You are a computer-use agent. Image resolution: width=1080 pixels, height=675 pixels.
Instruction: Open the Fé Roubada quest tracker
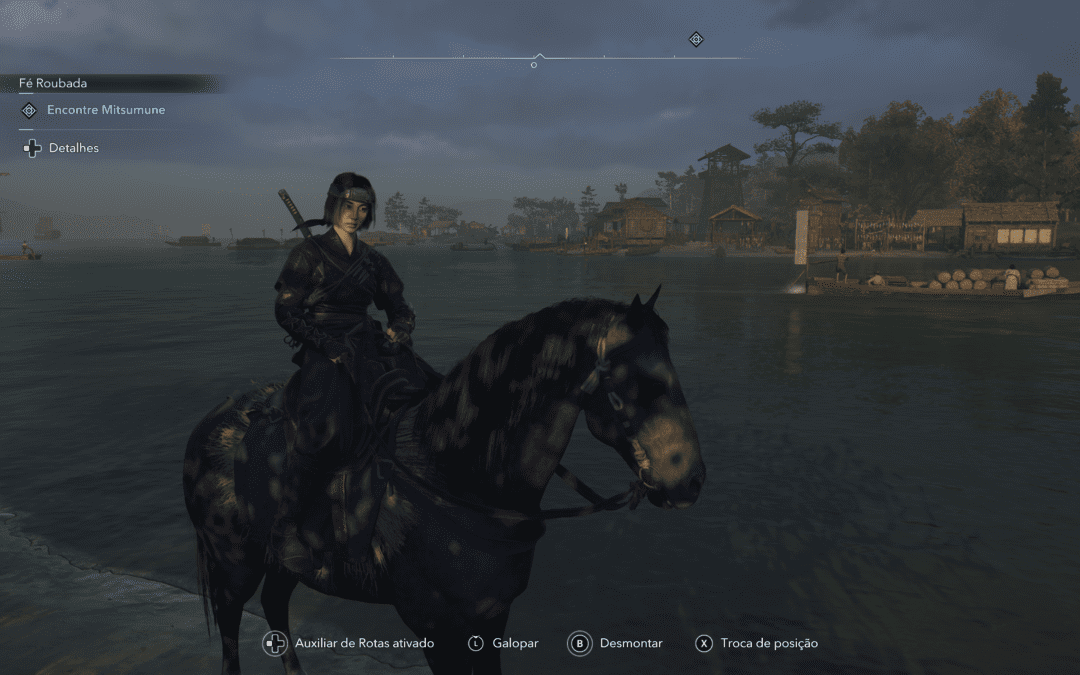pos(53,83)
